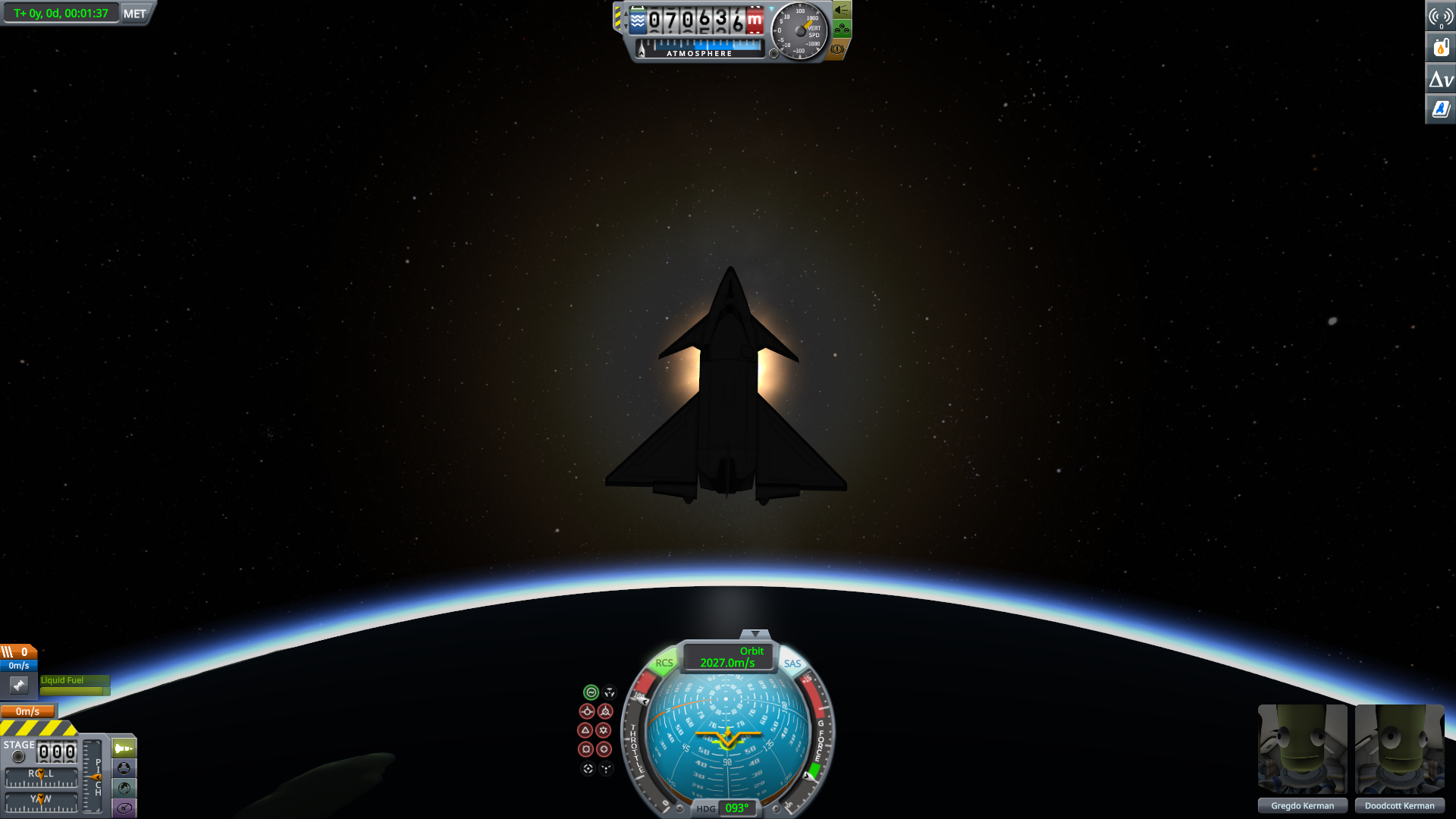Select the purple gauge tab in the stage panel
This screenshot has height=819, width=1456.
click(124, 807)
